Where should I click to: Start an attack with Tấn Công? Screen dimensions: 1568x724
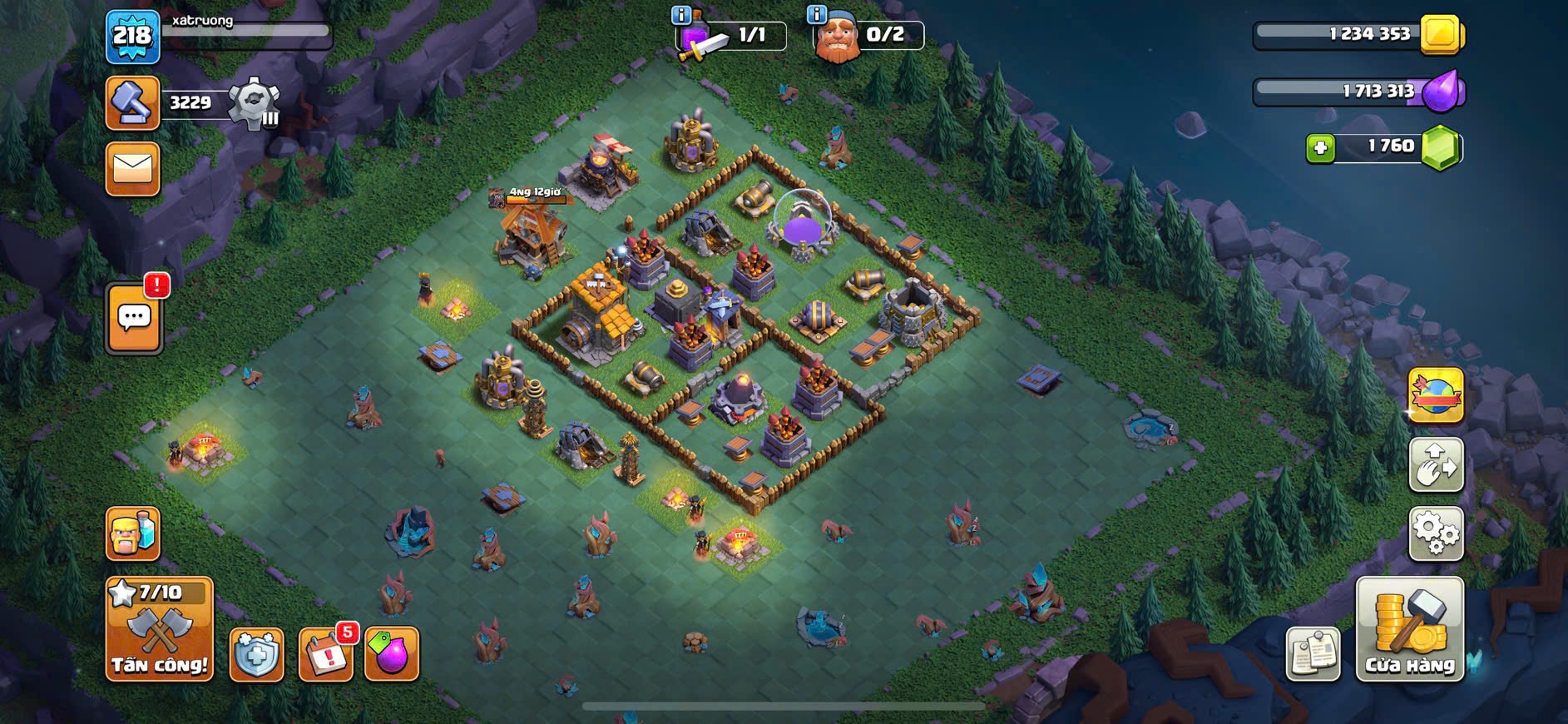coord(159,629)
